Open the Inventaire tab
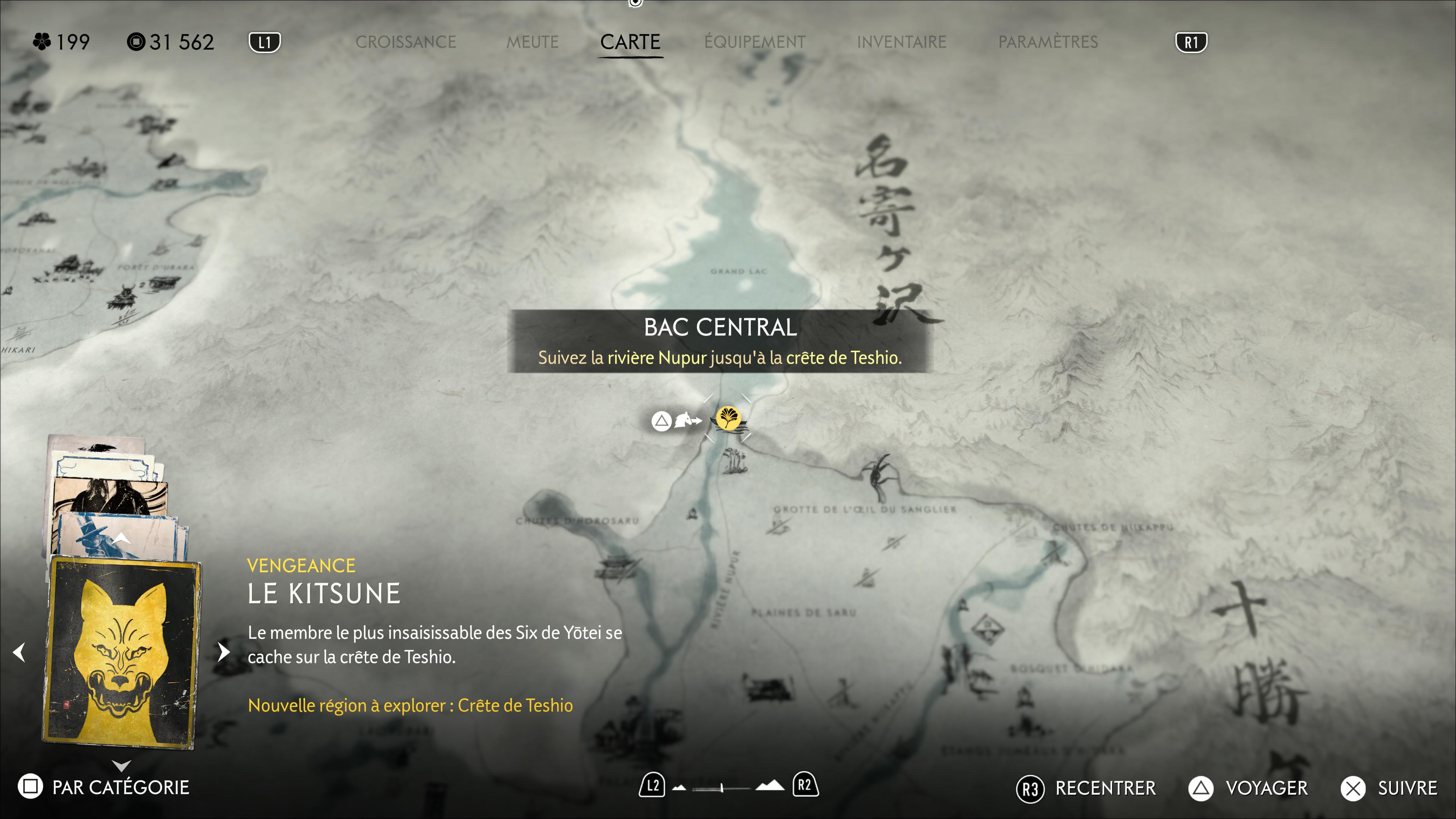The height and width of the screenshot is (819, 1456). pos(901,42)
